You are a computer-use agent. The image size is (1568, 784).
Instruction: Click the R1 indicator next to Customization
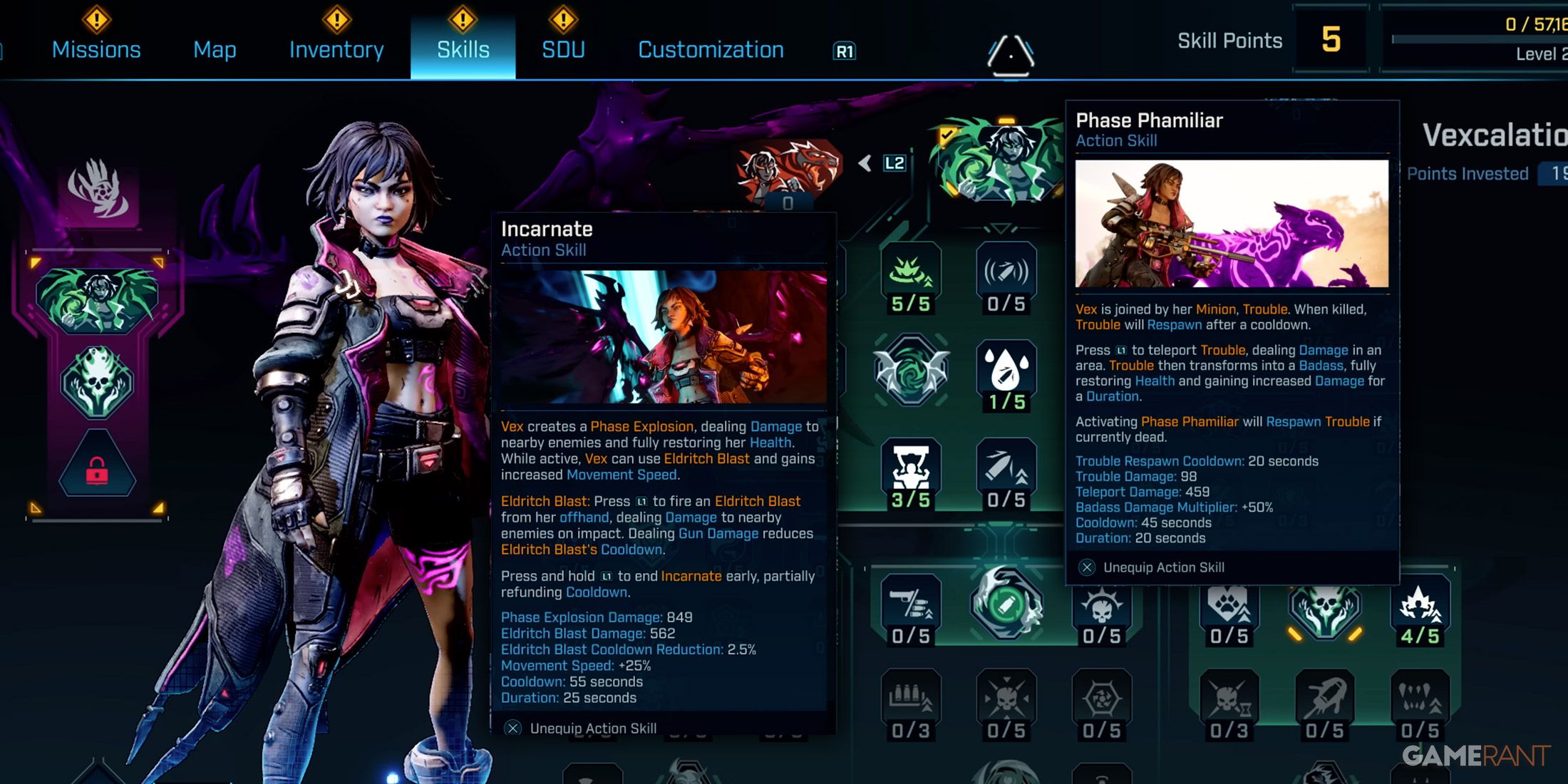click(843, 52)
